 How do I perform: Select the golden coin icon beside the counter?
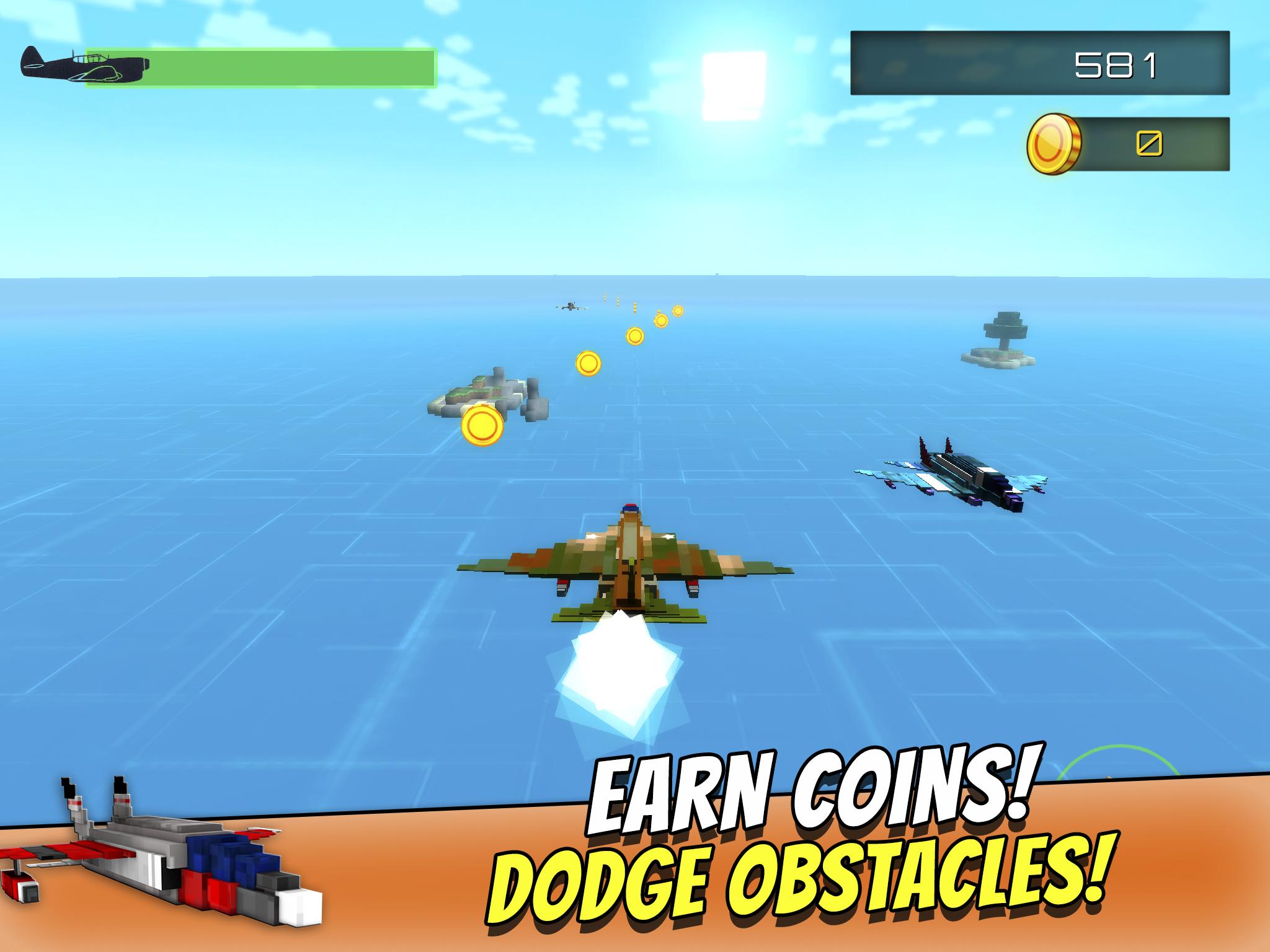(x=1053, y=144)
